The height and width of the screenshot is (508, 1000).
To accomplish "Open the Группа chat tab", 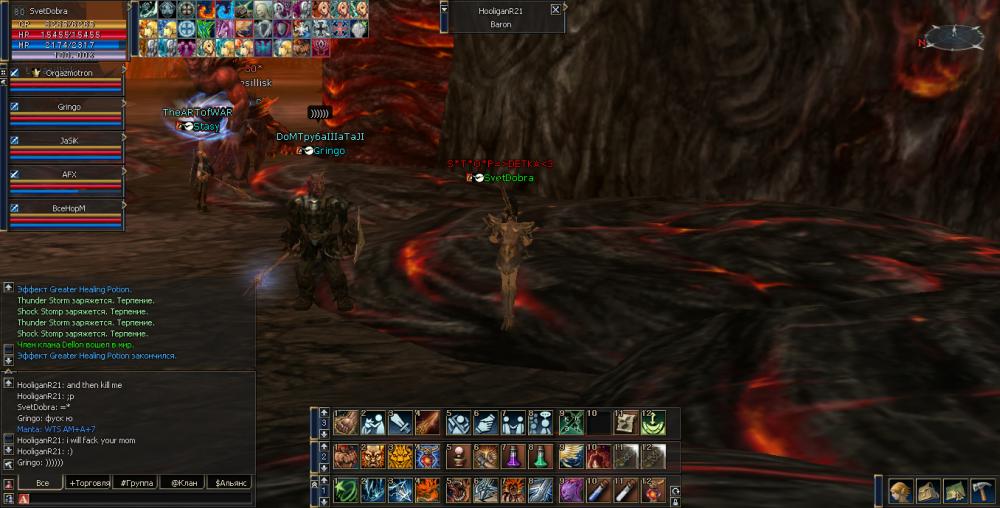I will (x=137, y=483).
